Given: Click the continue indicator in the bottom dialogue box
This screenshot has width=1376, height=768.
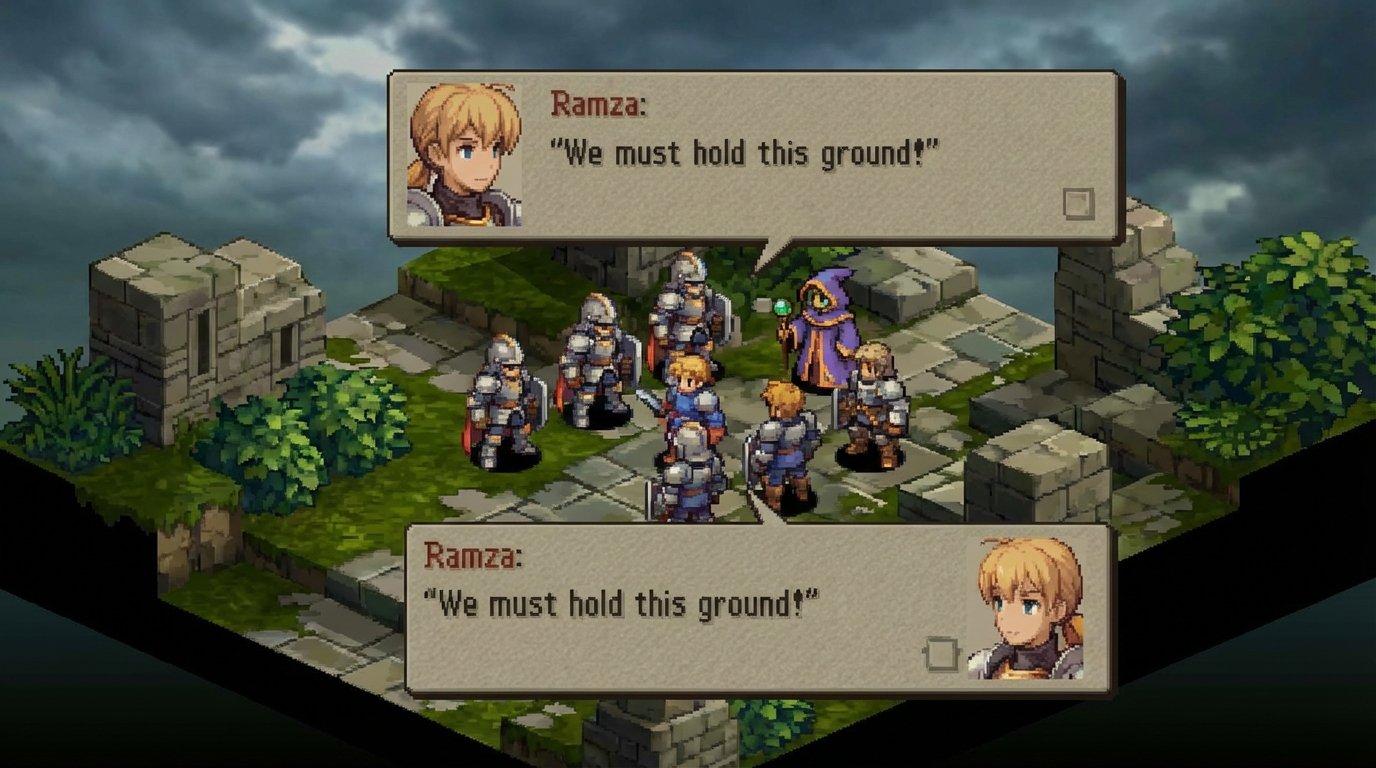Looking at the screenshot, I should [940, 651].
